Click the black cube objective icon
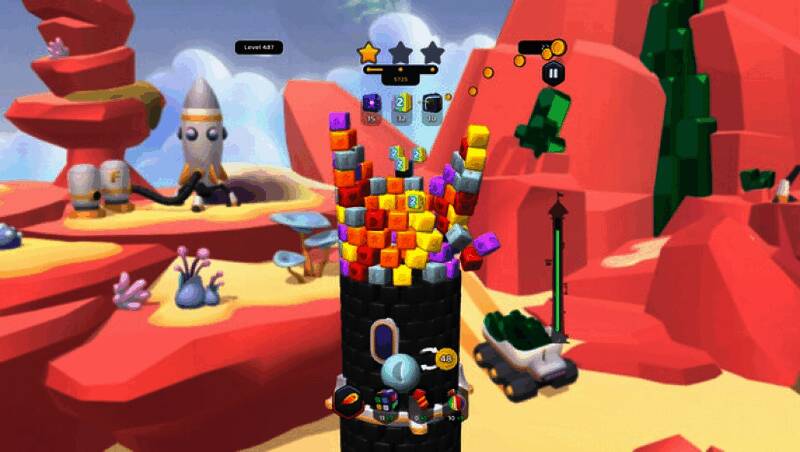Image resolution: width=800 pixels, height=452 pixels. (432, 103)
